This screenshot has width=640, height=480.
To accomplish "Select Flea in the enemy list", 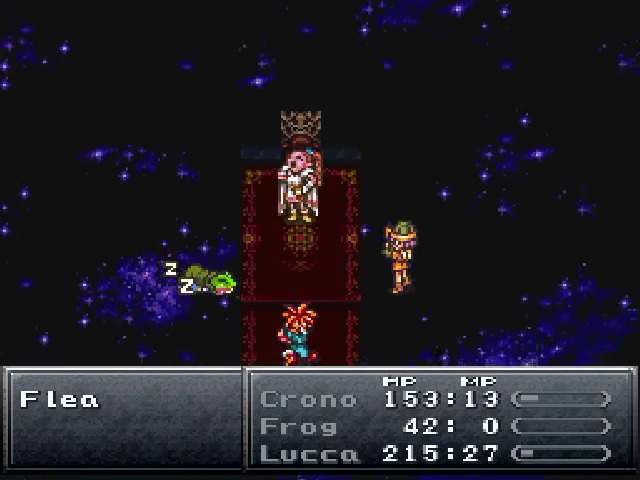I will [x=60, y=400].
